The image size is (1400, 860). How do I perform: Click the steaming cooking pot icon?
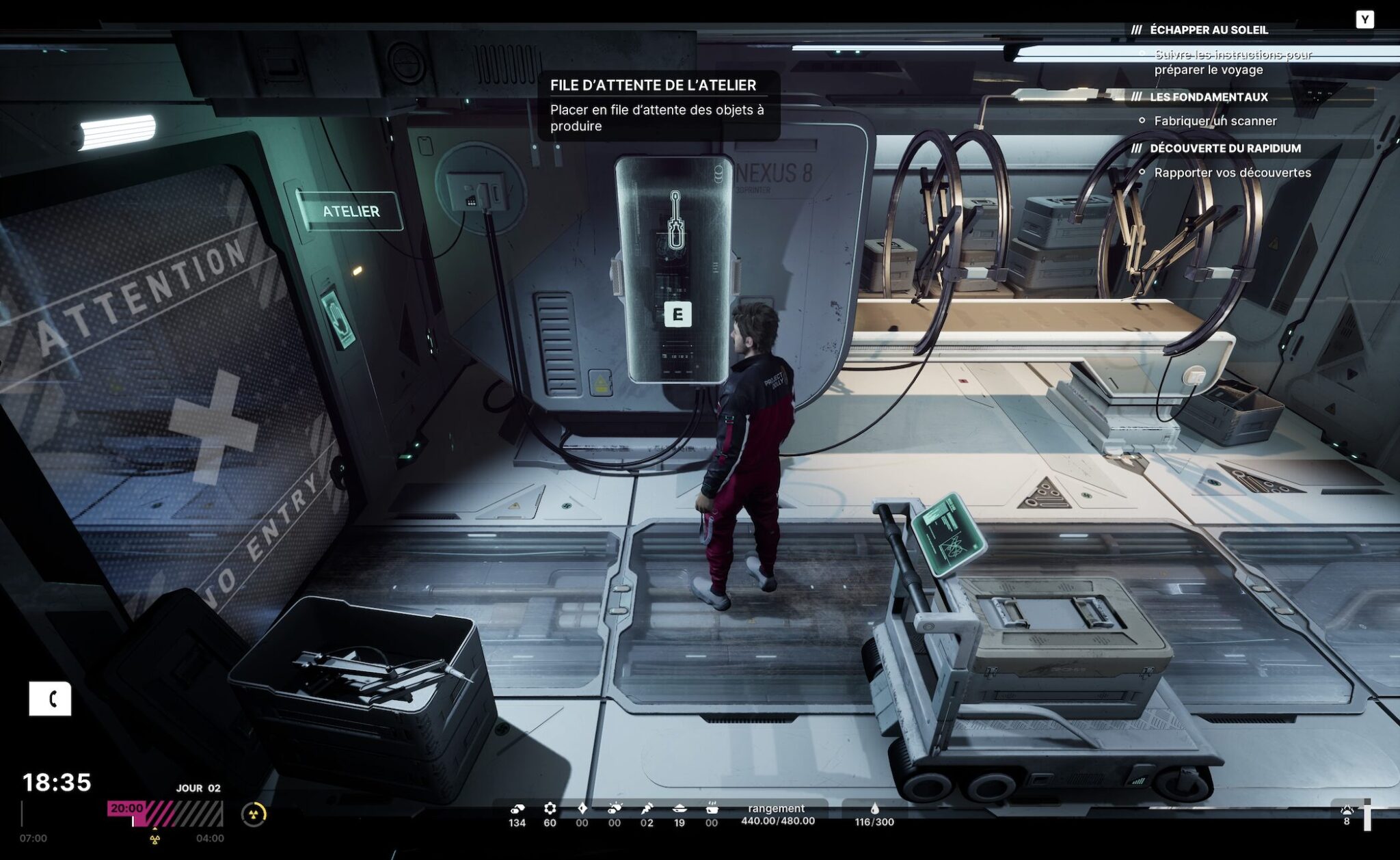(712, 809)
